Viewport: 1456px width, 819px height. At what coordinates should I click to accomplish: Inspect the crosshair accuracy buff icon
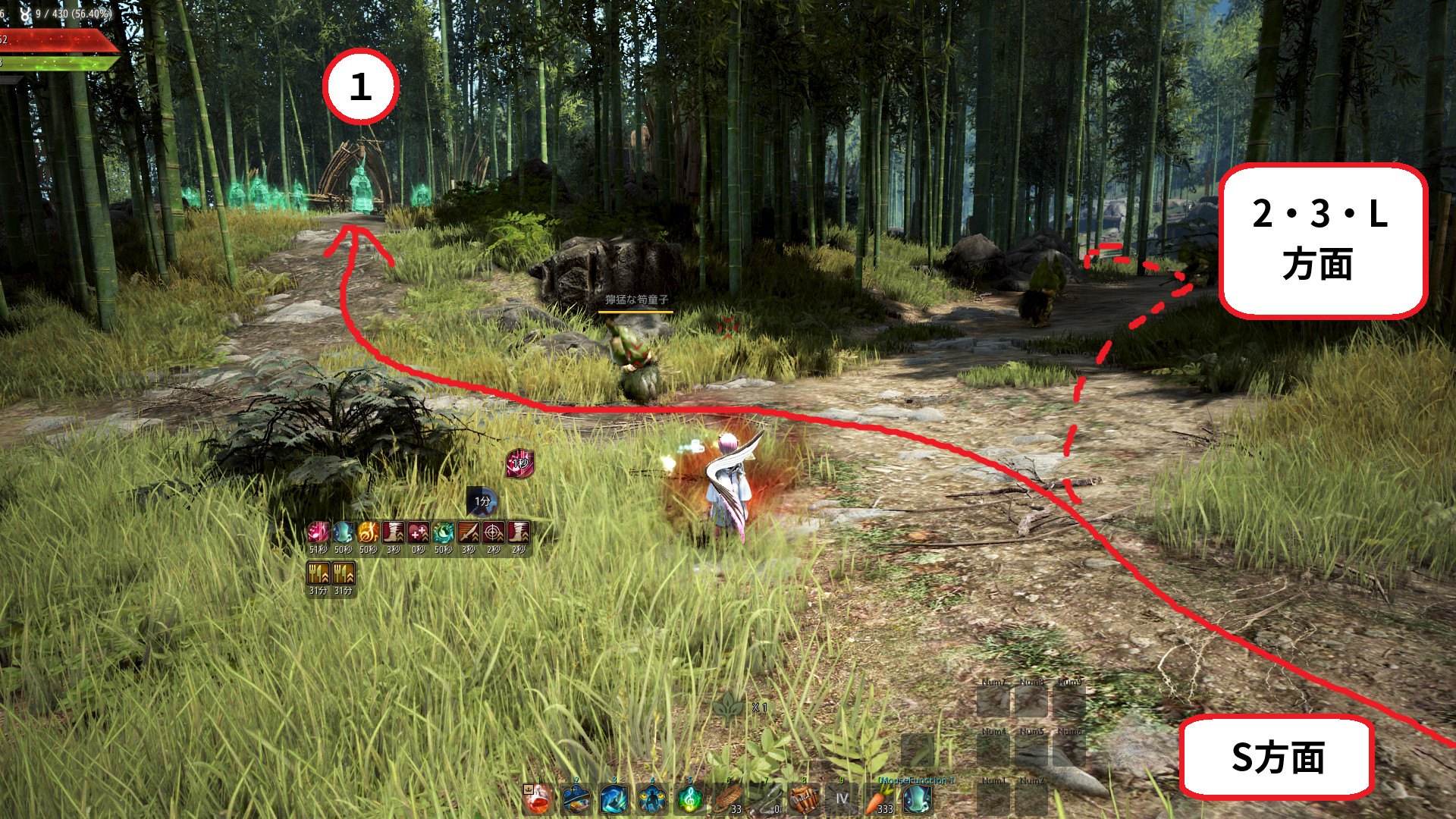click(493, 532)
